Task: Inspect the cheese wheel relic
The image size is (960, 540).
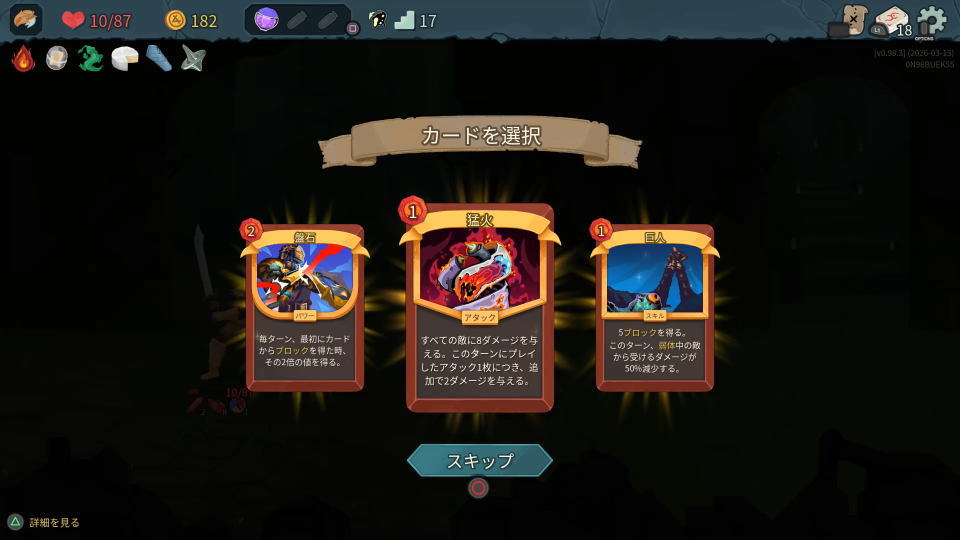Action: click(x=125, y=58)
